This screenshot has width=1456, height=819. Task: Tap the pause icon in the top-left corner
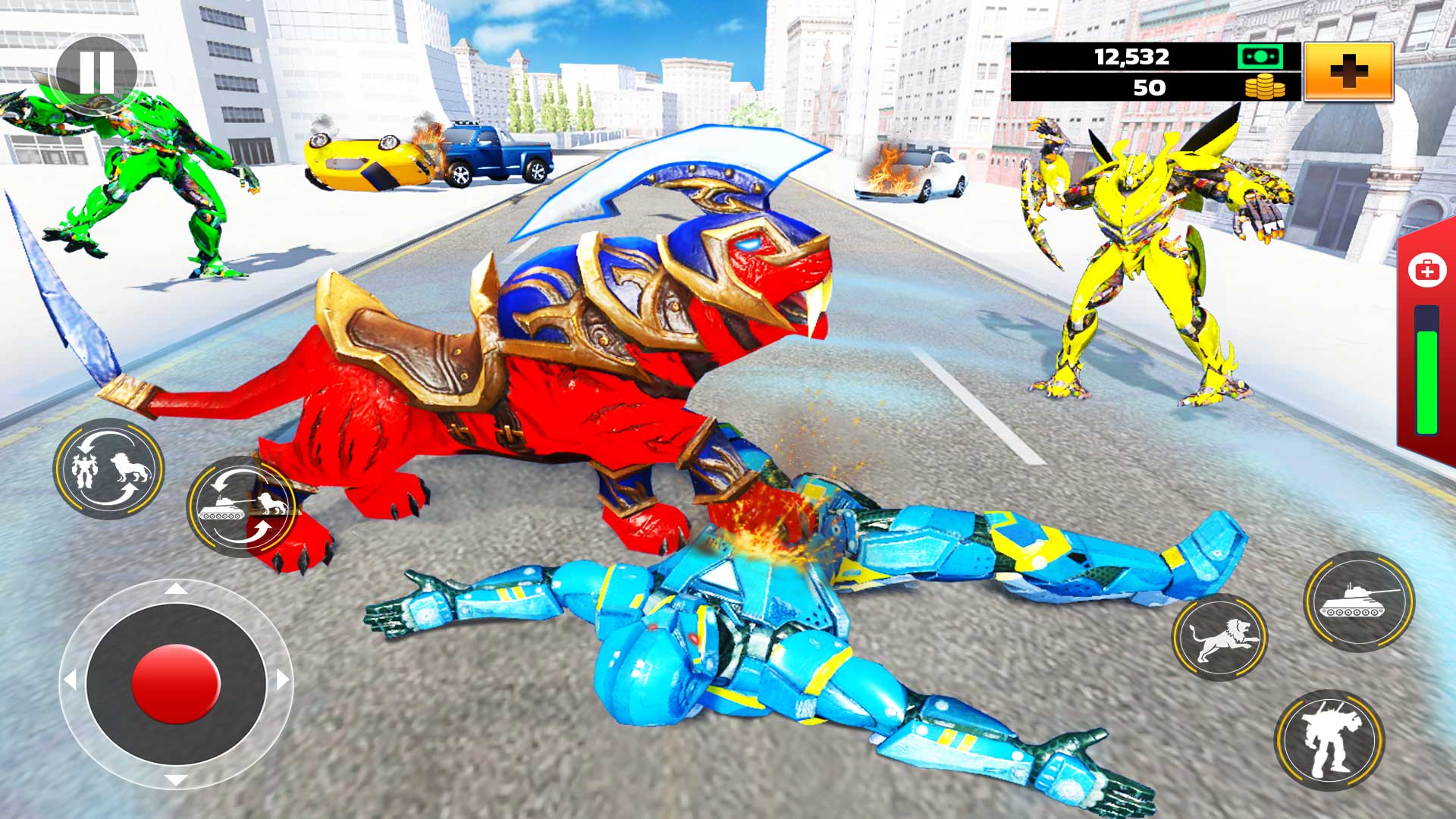click(96, 71)
